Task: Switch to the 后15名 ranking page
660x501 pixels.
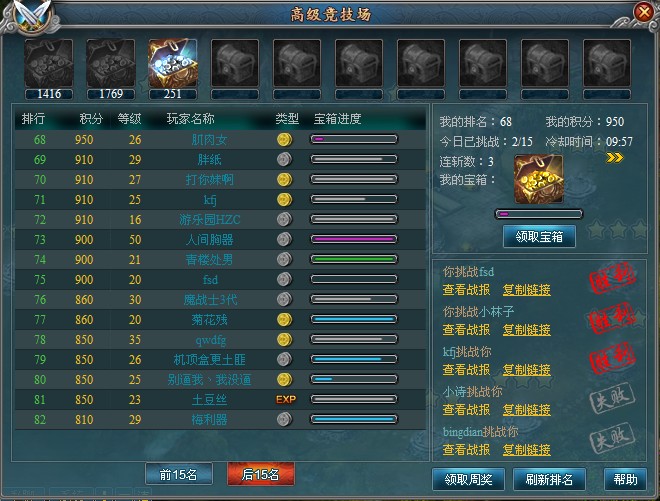Action: click(x=260, y=474)
